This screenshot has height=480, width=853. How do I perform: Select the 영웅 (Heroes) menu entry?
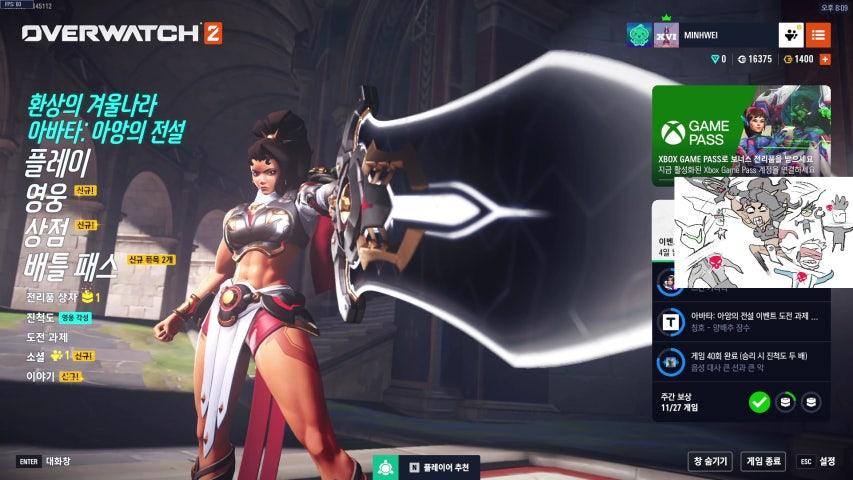pos(46,198)
